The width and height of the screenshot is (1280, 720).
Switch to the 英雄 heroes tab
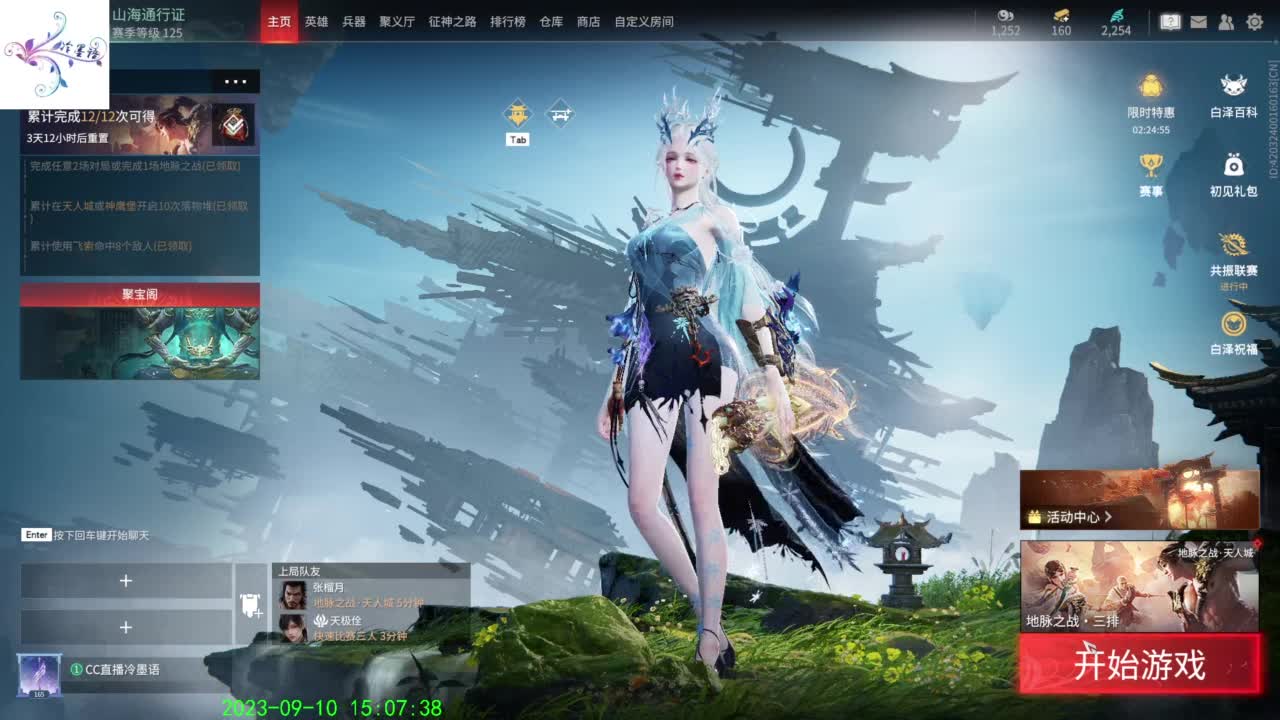(316, 21)
